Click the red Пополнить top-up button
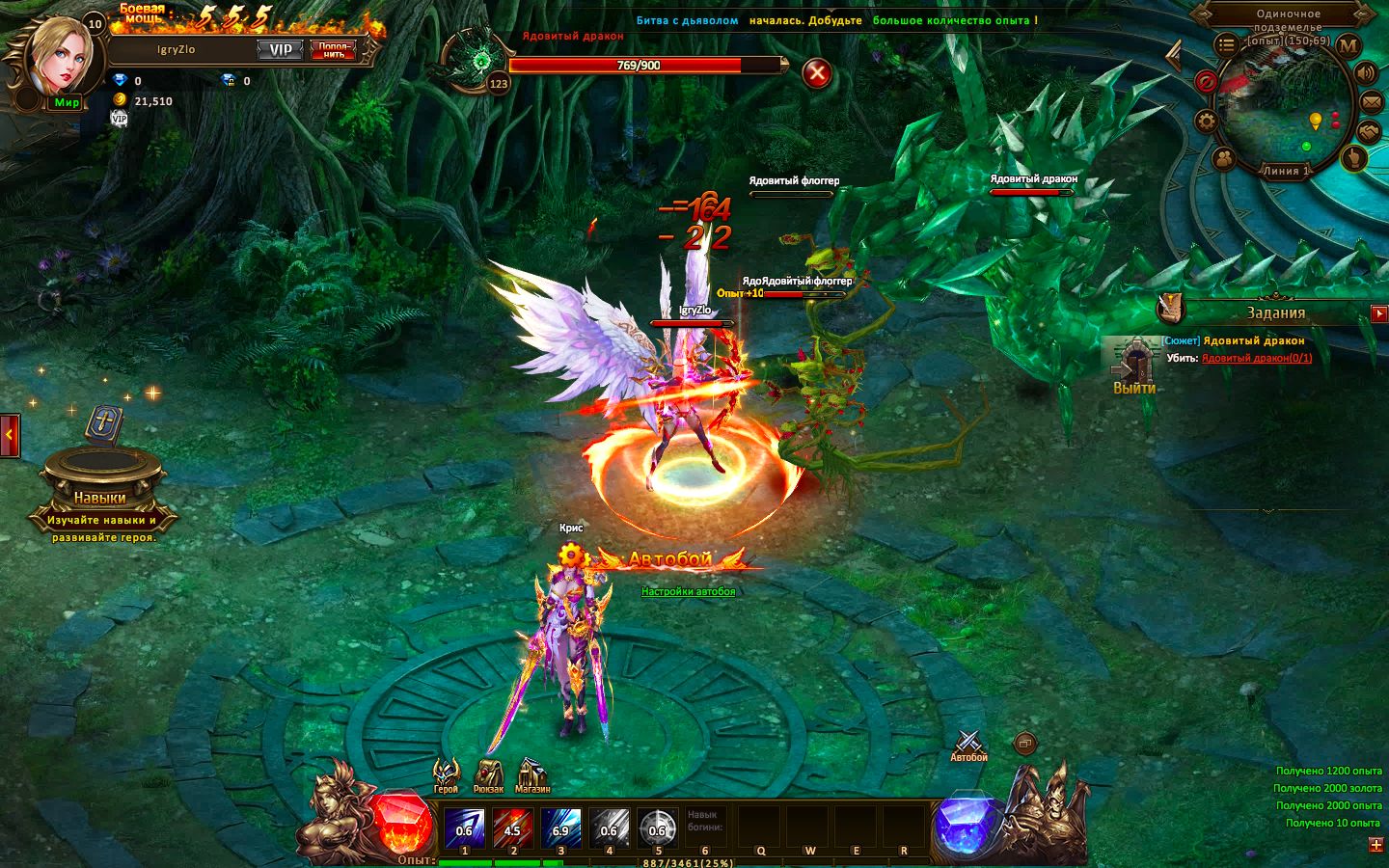This screenshot has height=868, width=1389. click(x=333, y=50)
